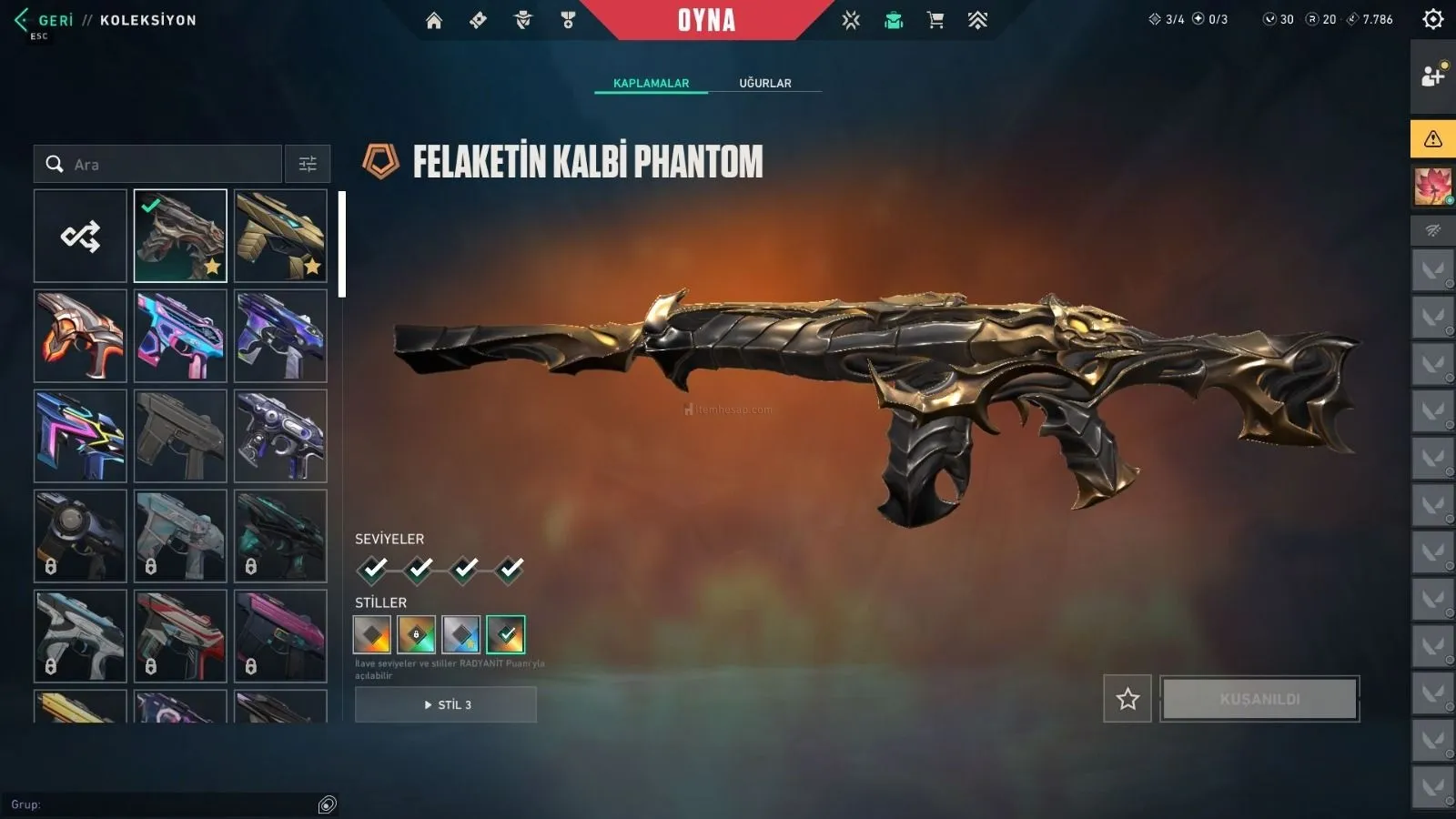Switch to the KAPLAMALAR tab
This screenshot has height=819, width=1456.
pyautogui.click(x=651, y=83)
